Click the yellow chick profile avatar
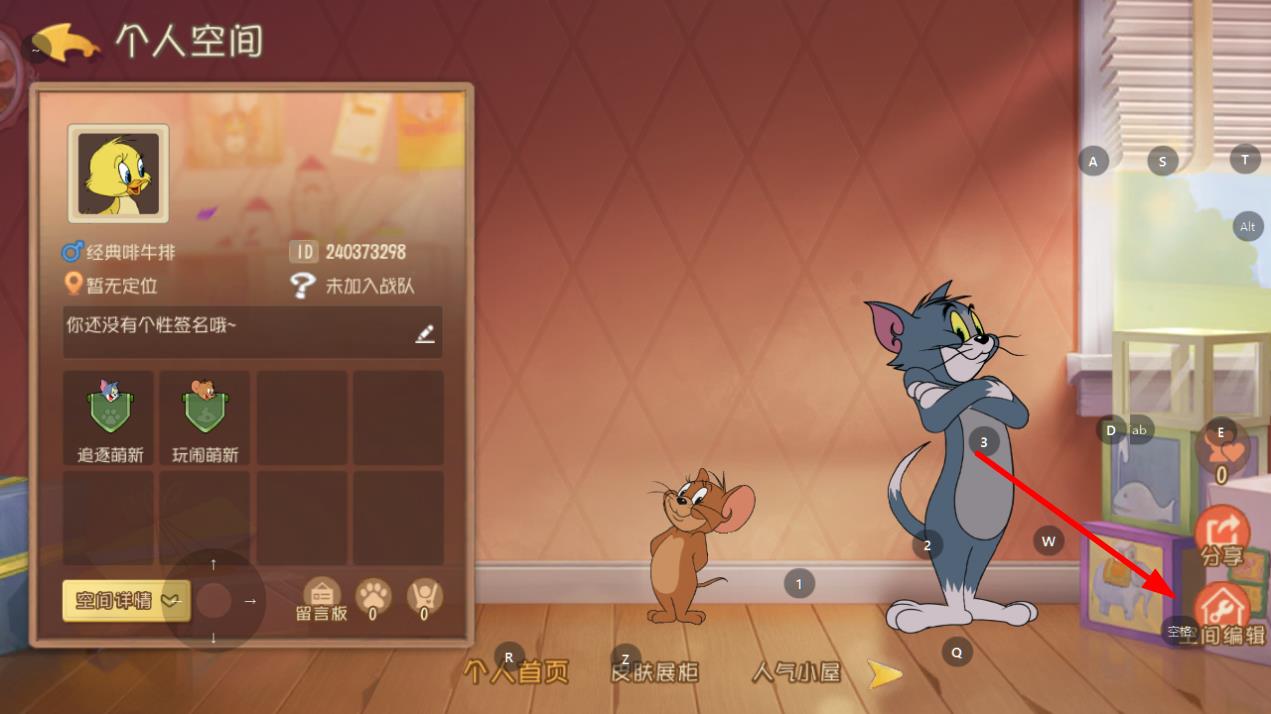1271x714 pixels. [118, 174]
